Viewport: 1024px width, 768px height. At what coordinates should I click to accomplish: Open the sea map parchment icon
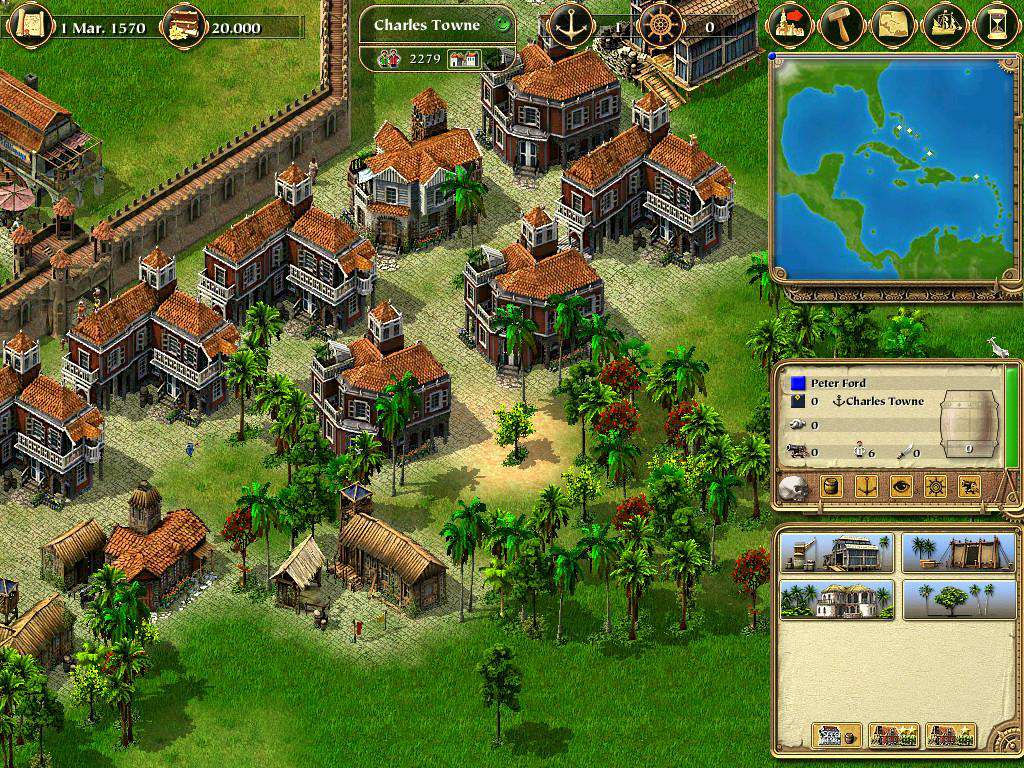[x=892, y=25]
